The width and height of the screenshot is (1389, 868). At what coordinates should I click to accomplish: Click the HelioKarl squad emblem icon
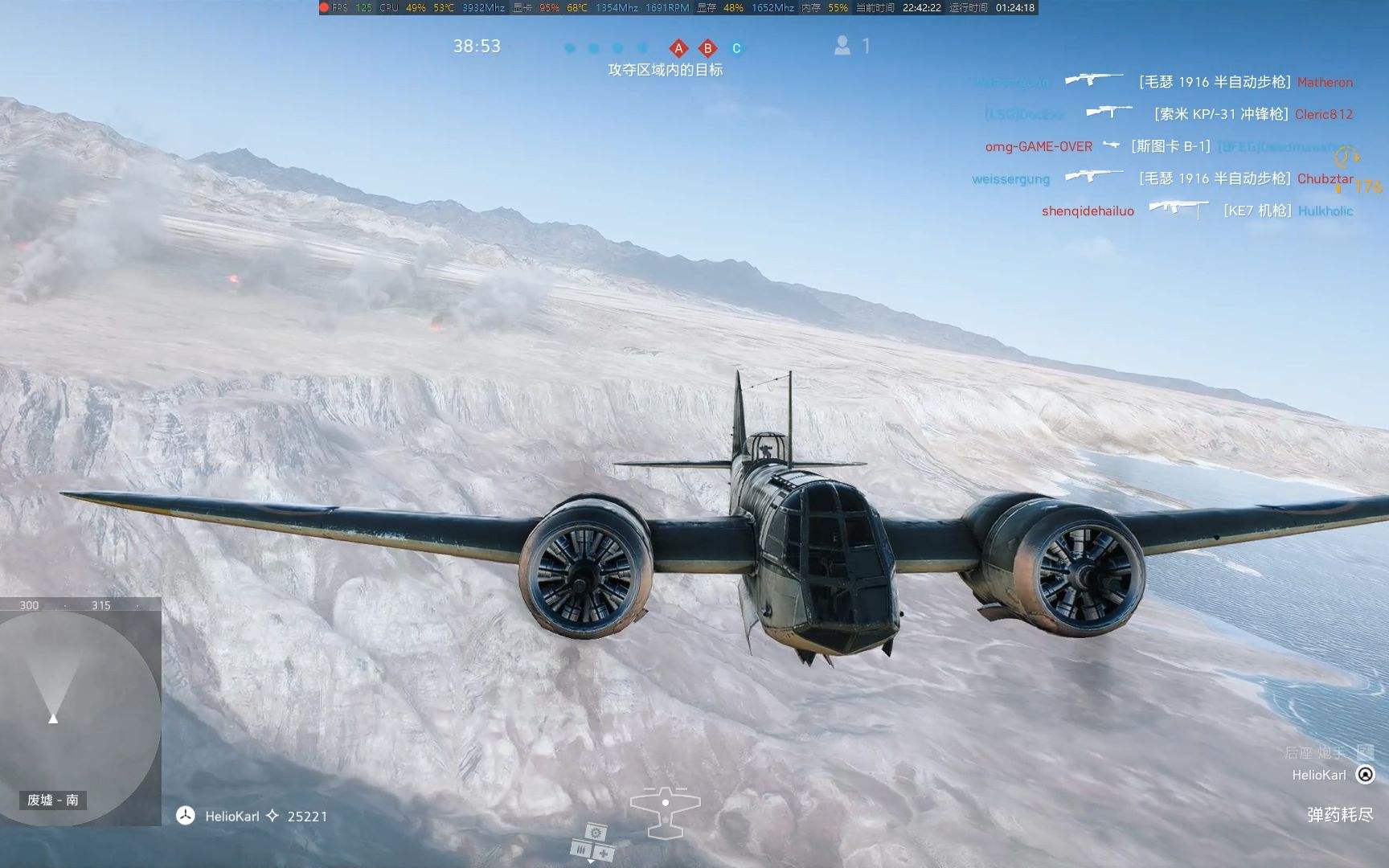click(186, 816)
